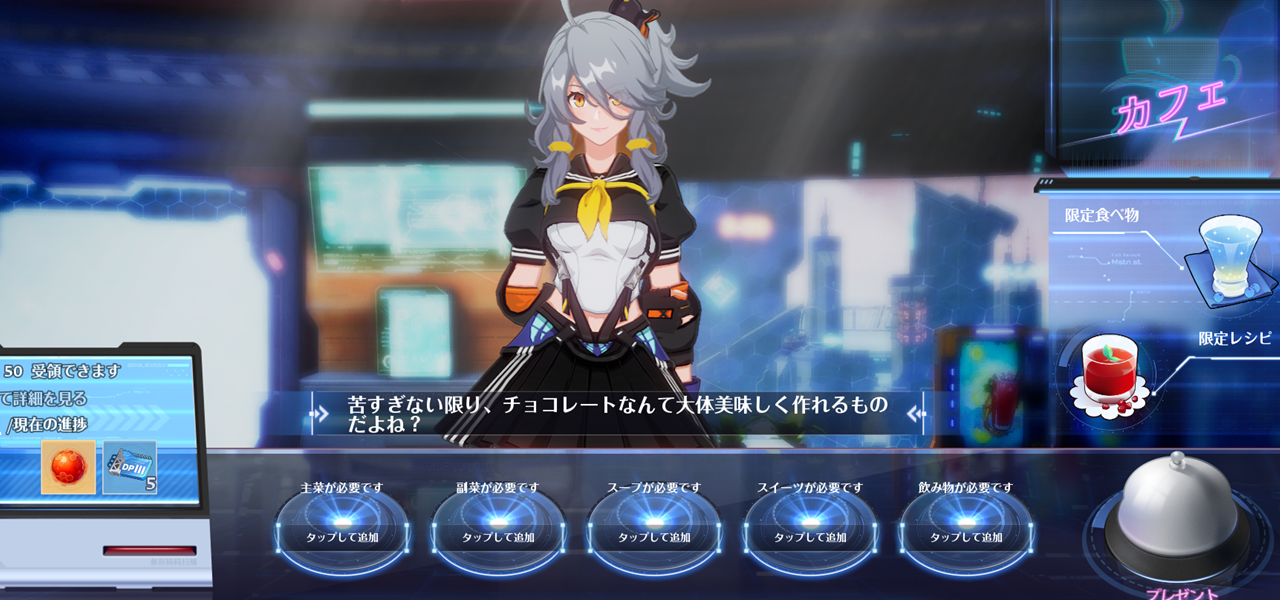Select the blue DP ticket reward
The width and height of the screenshot is (1280, 600).
pyautogui.click(x=130, y=466)
